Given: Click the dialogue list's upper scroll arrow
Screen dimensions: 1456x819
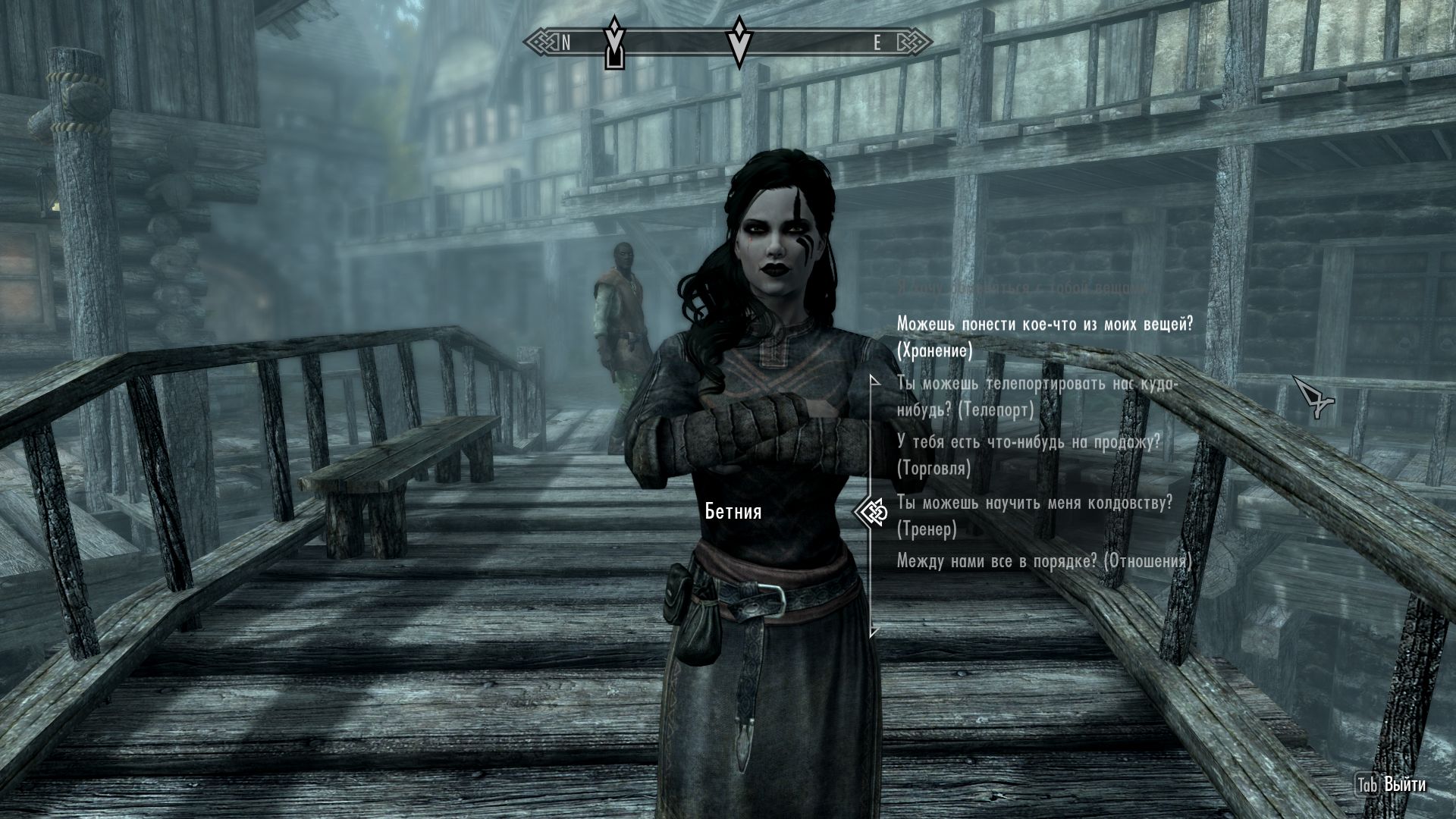Looking at the screenshot, I should point(874,378).
